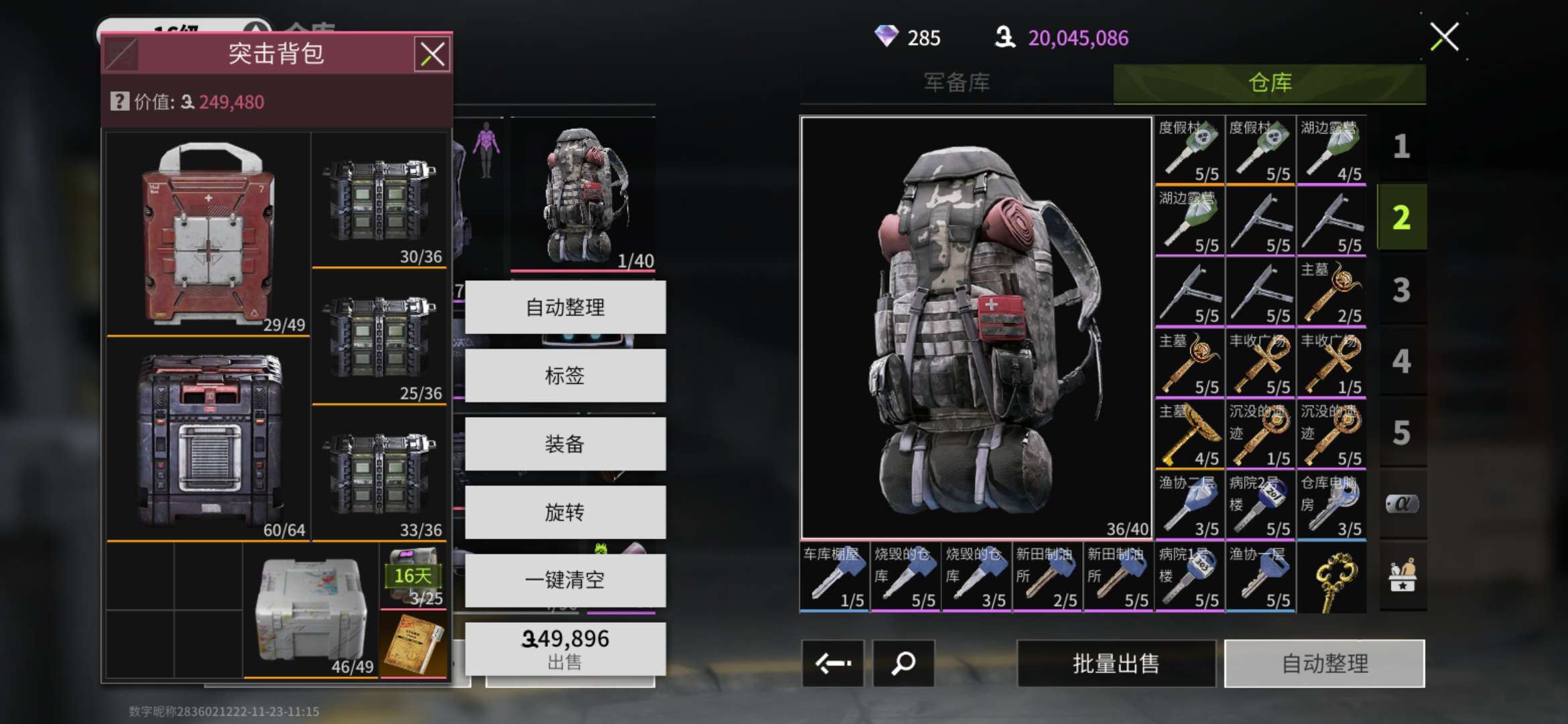
Task: Choose the 一键清空 option
Action: [x=565, y=580]
